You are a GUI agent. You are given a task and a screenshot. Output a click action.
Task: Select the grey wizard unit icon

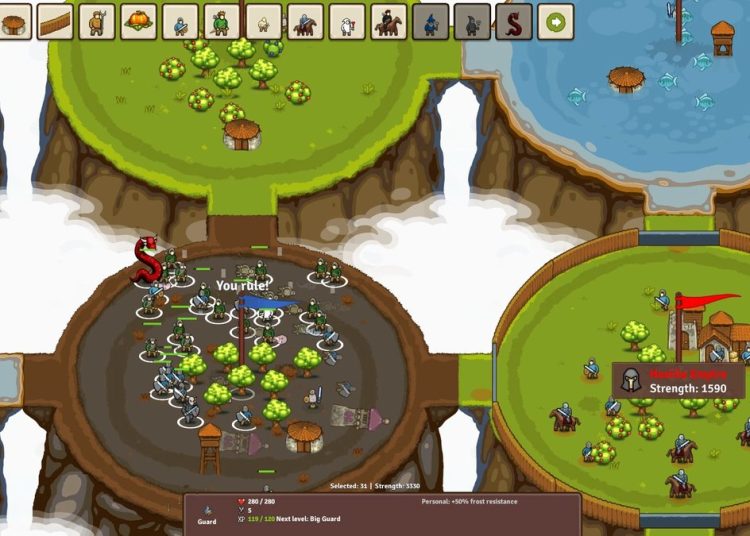(430, 21)
